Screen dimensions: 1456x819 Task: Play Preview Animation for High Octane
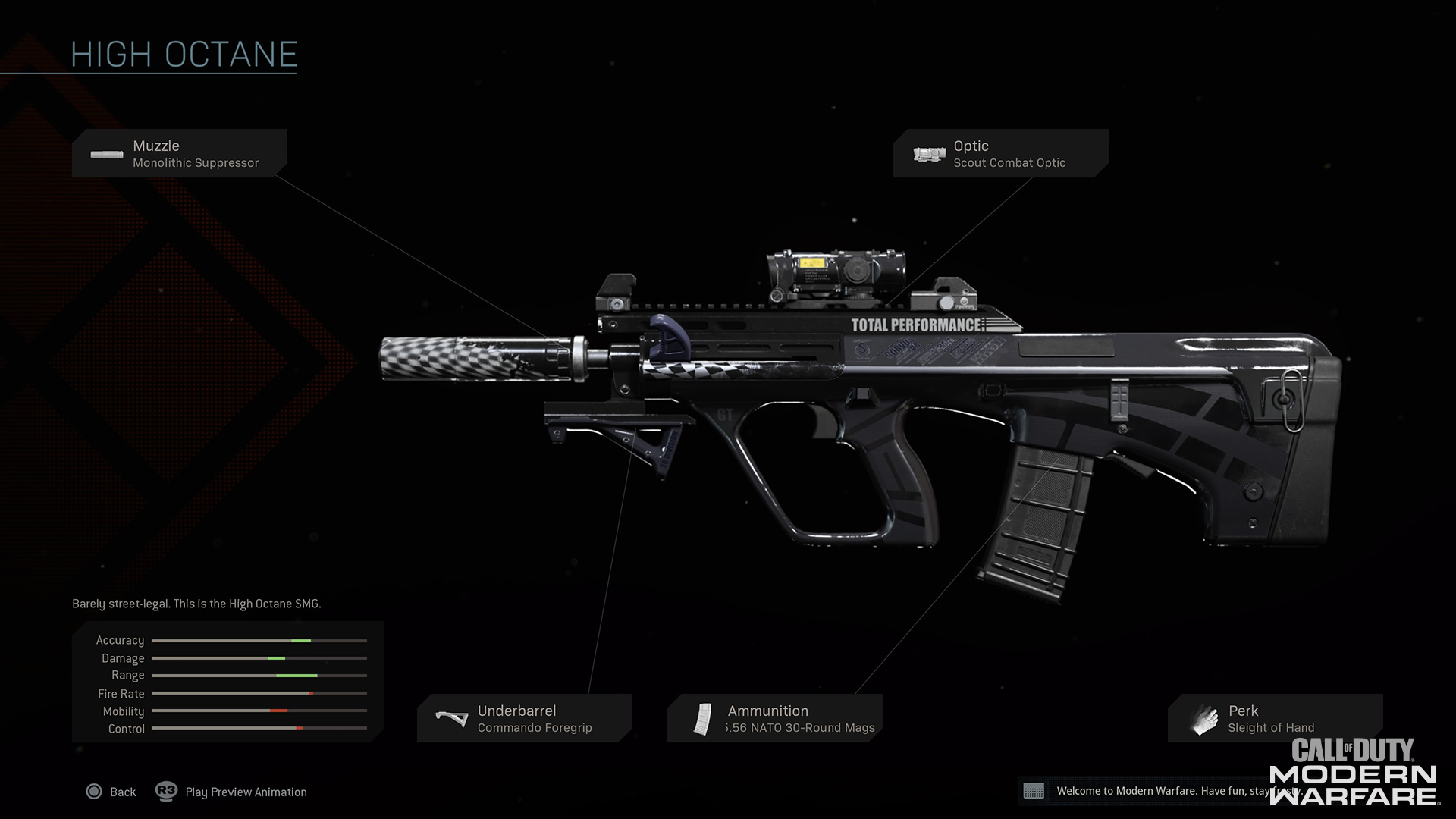232,792
